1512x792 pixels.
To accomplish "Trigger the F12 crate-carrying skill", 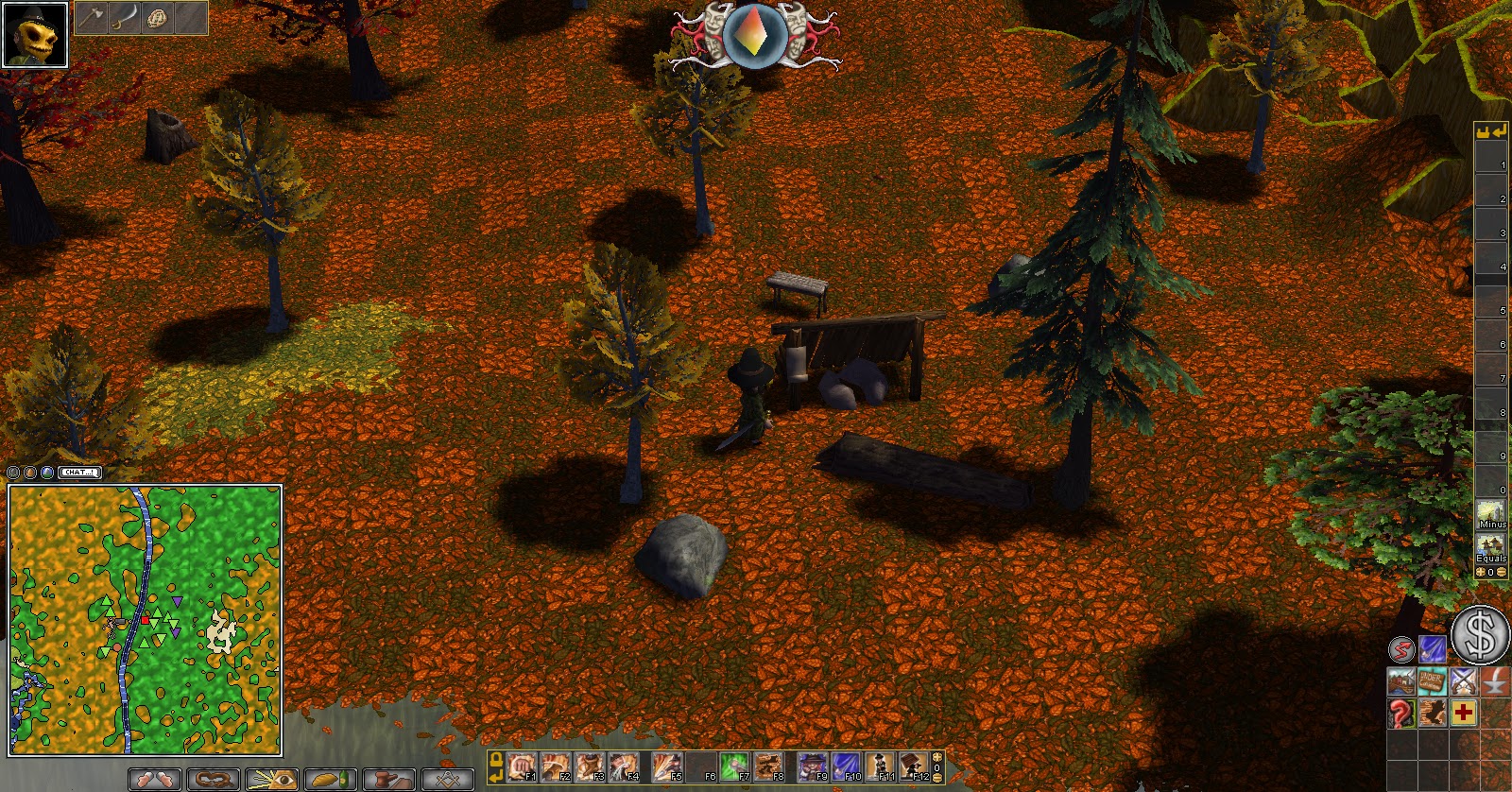I will click(x=914, y=766).
